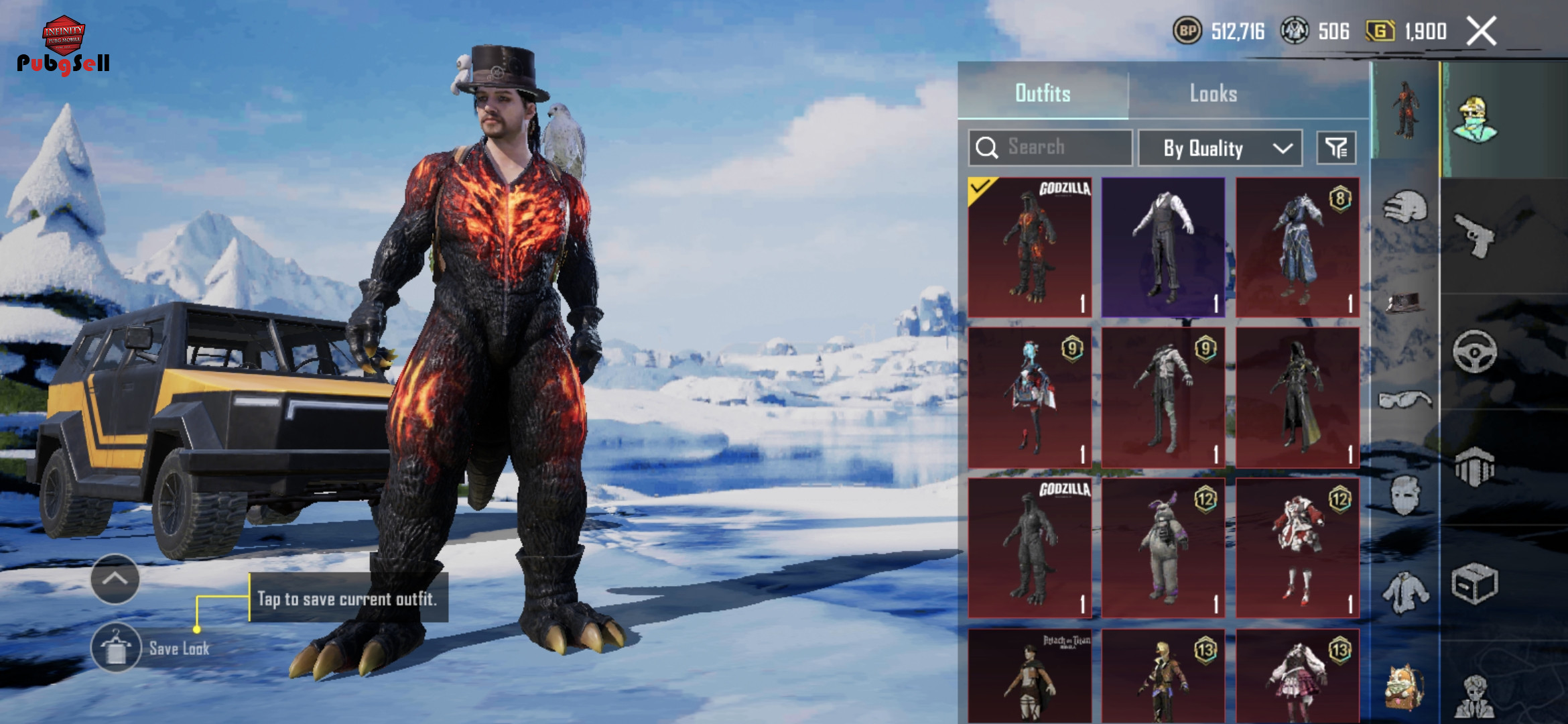Expand the up-arrow circle button
The height and width of the screenshot is (724, 1568).
(x=115, y=579)
